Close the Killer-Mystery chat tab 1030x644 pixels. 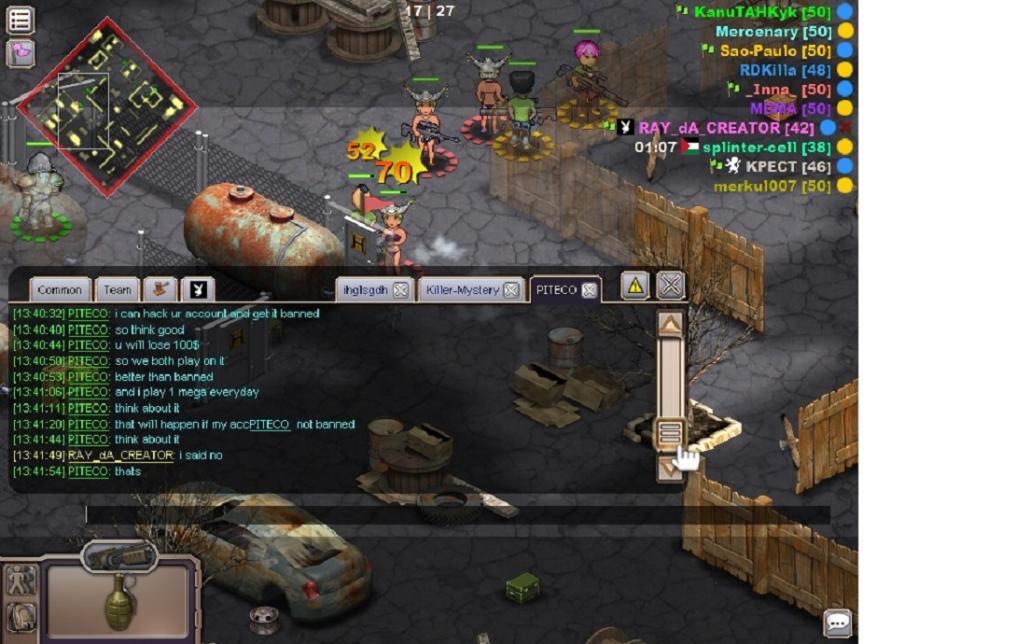pyautogui.click(x=511, y=290)
